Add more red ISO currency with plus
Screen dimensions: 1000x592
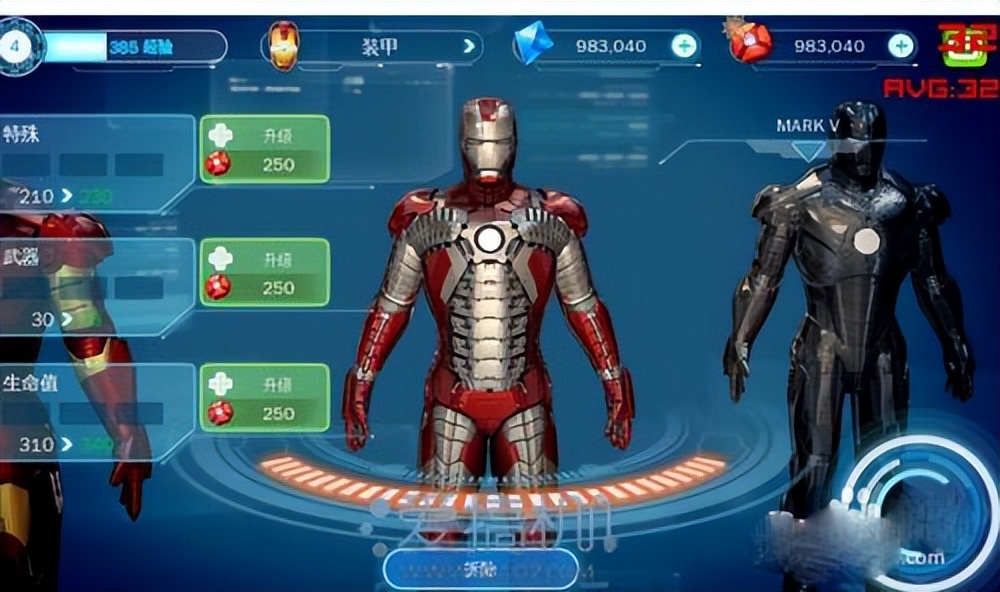901,45
